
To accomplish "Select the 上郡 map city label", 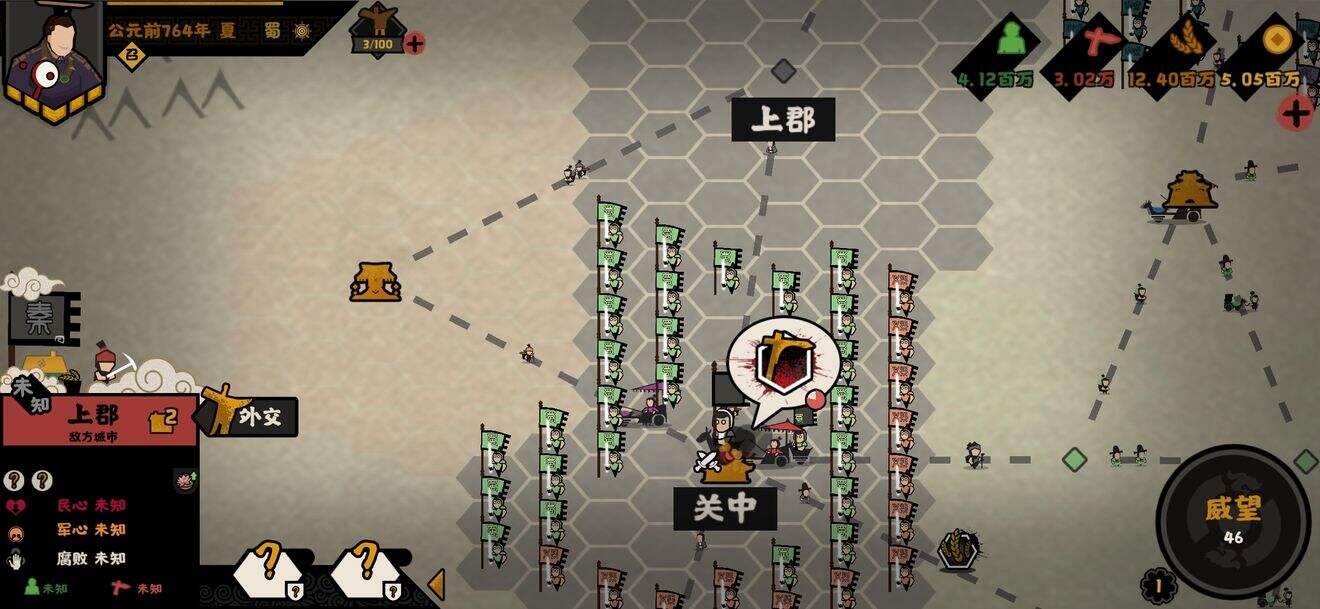I will [x=783, y=120].
